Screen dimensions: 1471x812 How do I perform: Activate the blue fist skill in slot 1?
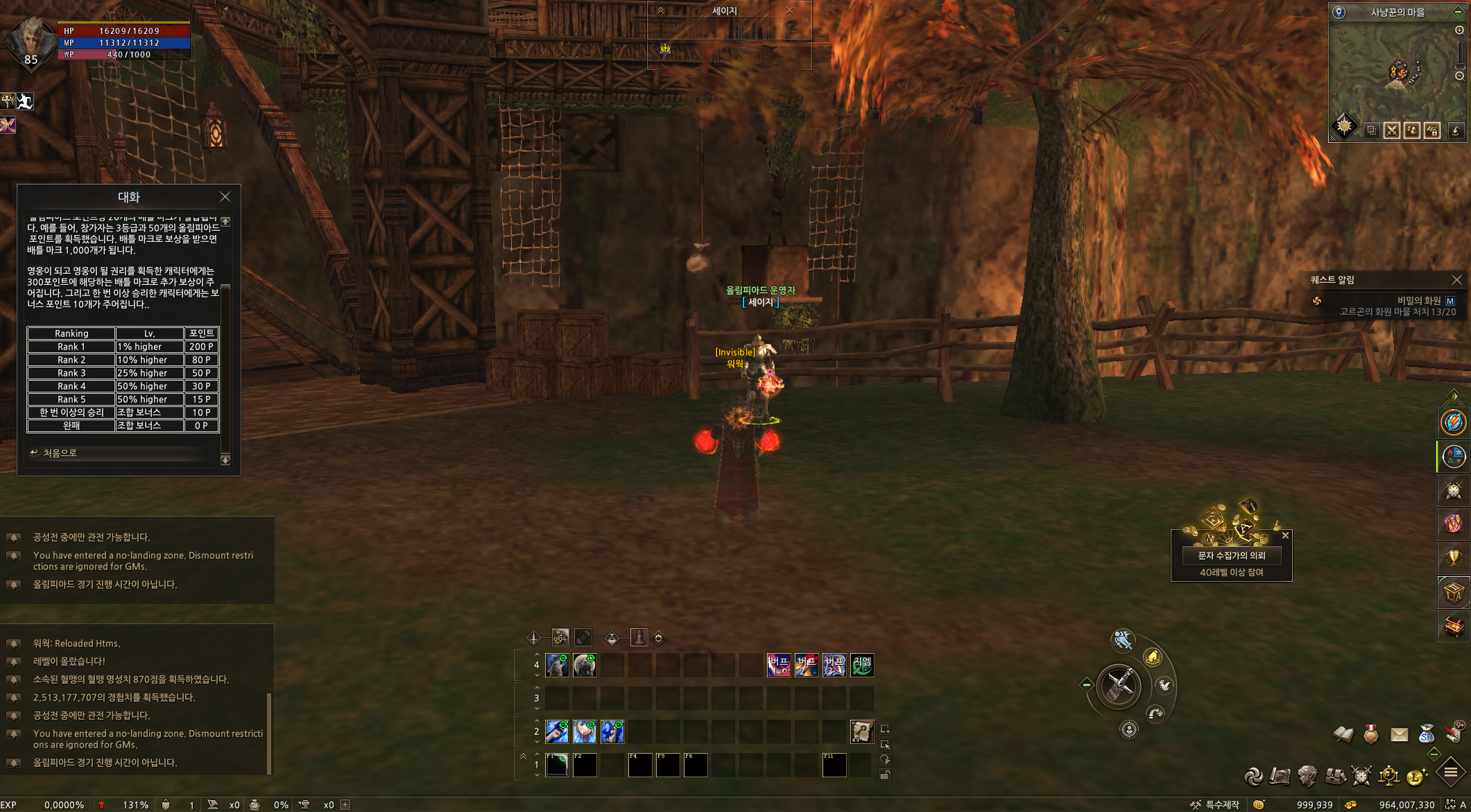(557, 732)
